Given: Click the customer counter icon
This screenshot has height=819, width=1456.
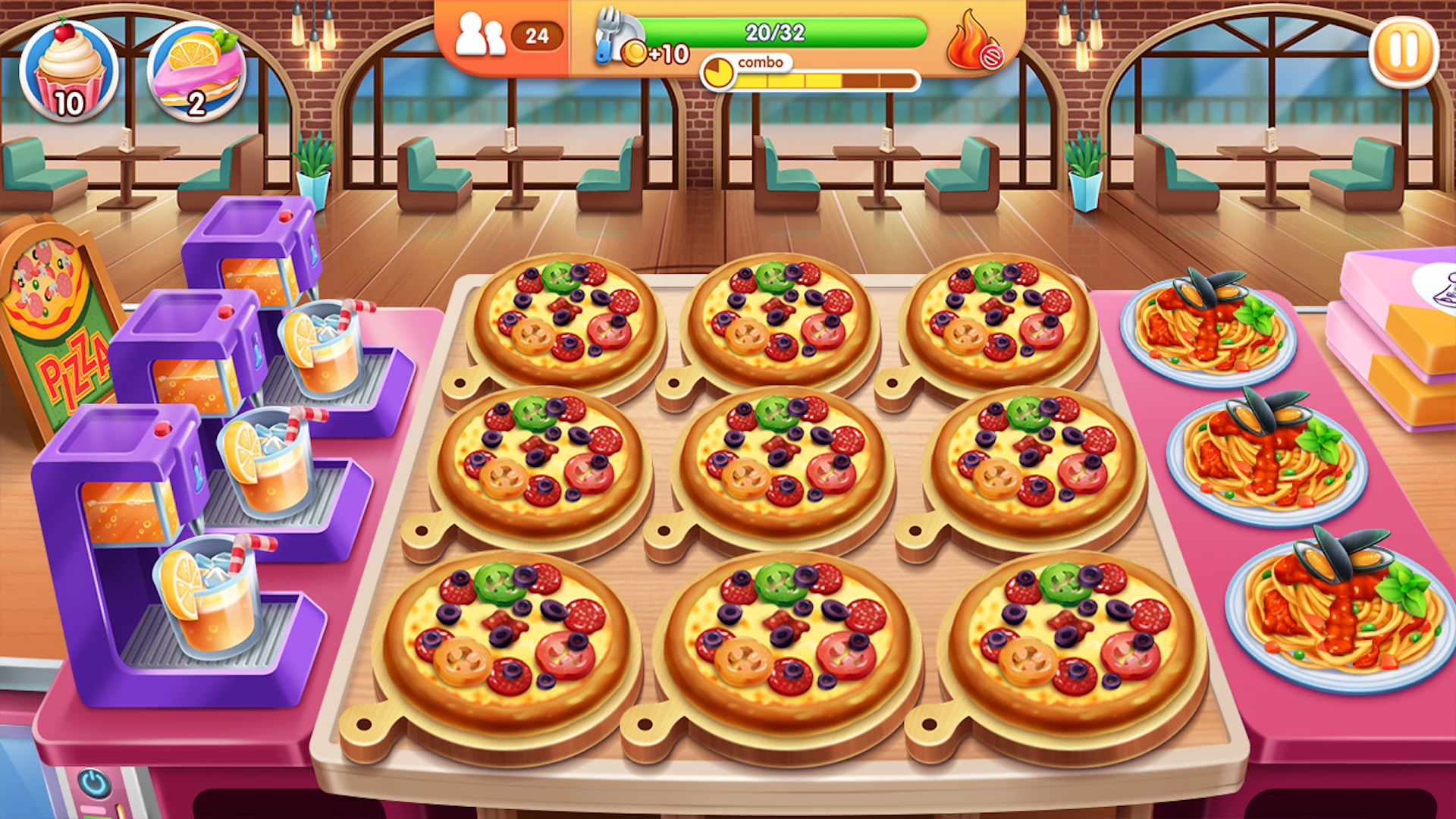Looking at the screenshot, I should (483, 33).
